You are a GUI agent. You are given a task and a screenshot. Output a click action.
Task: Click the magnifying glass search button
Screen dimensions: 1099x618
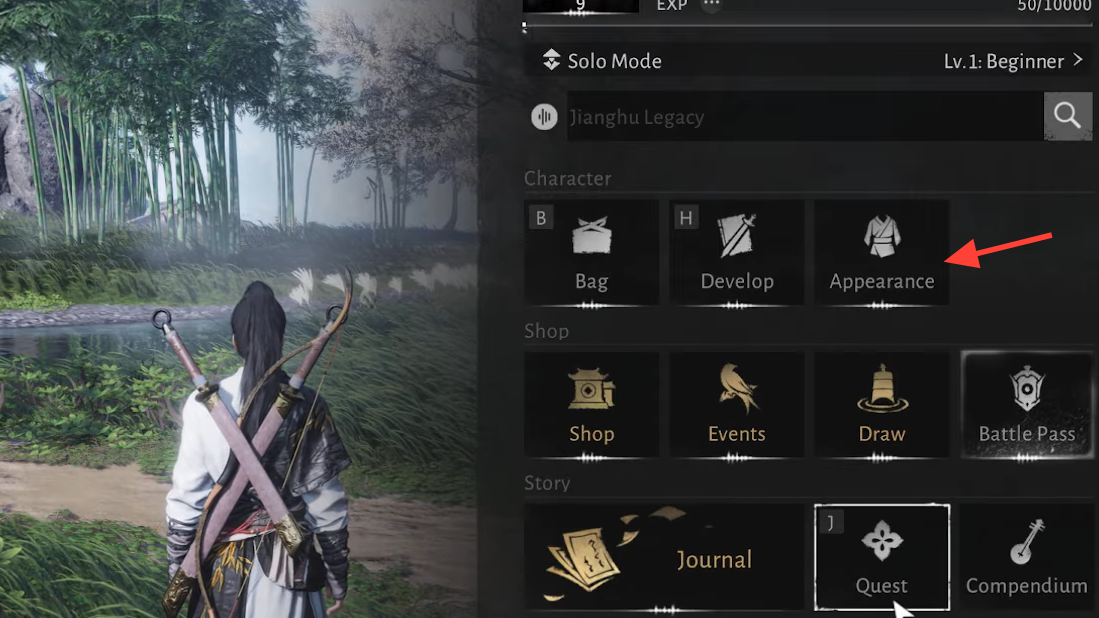pyautogui.click(x=1067, y=117)
